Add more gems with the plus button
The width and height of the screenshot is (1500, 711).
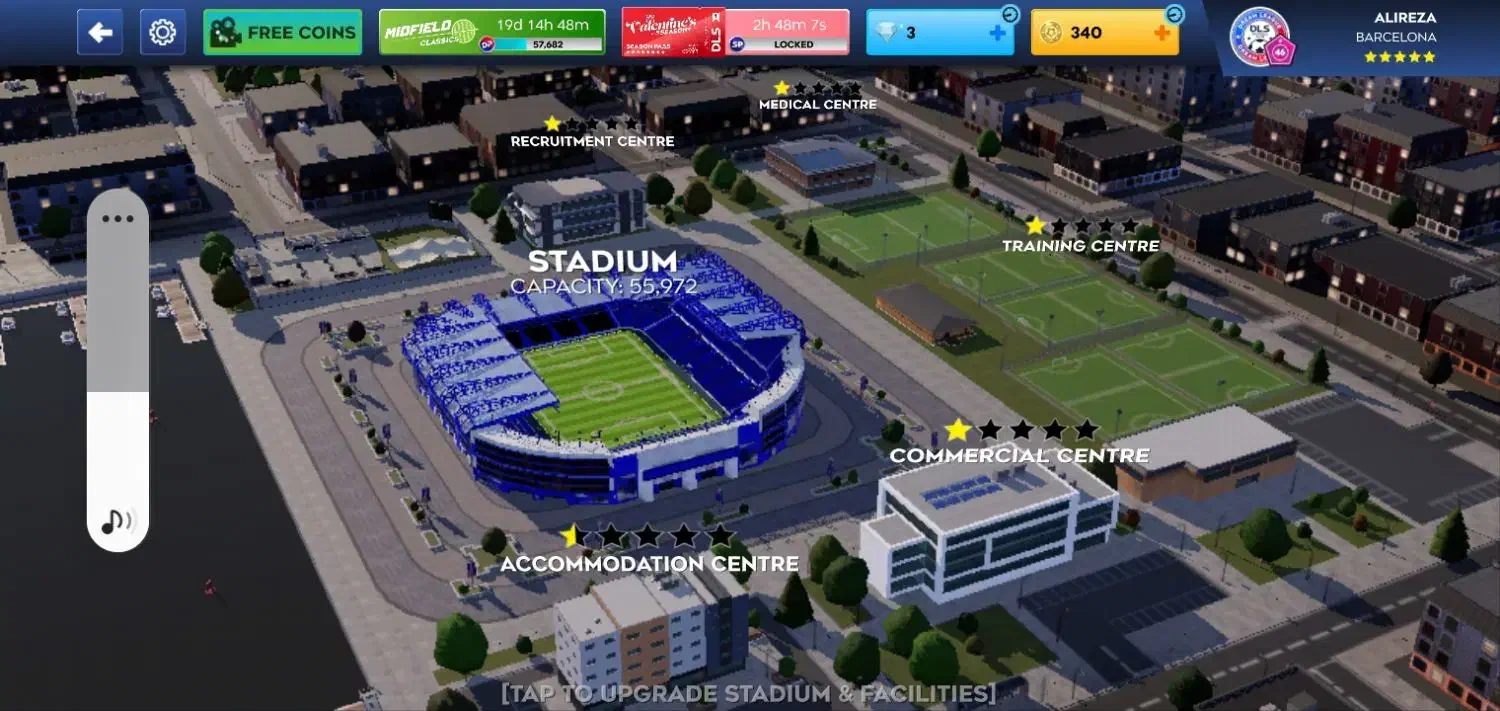coord(997,33)
